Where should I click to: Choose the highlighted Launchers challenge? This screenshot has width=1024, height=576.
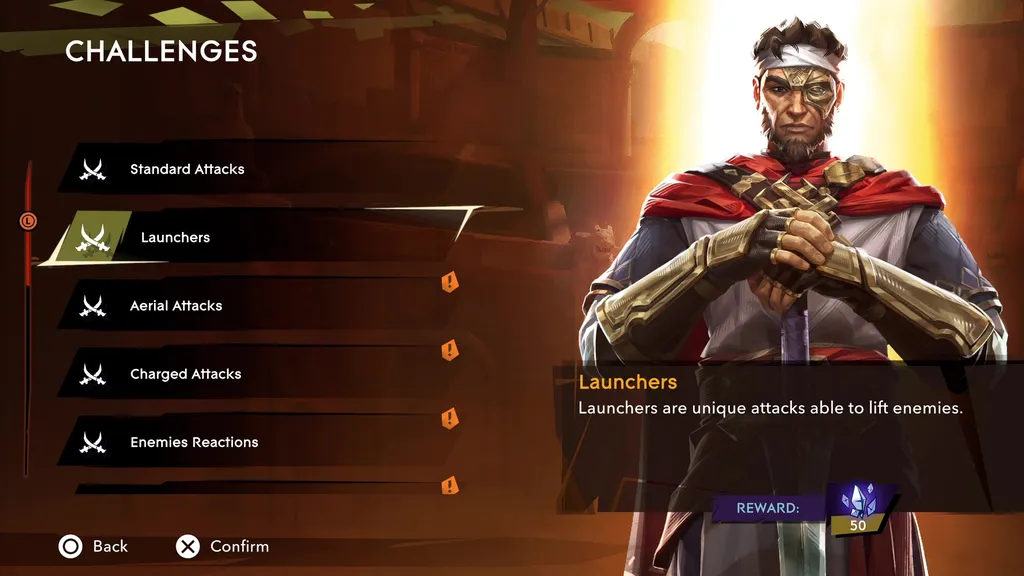click(x=176, y=238)
